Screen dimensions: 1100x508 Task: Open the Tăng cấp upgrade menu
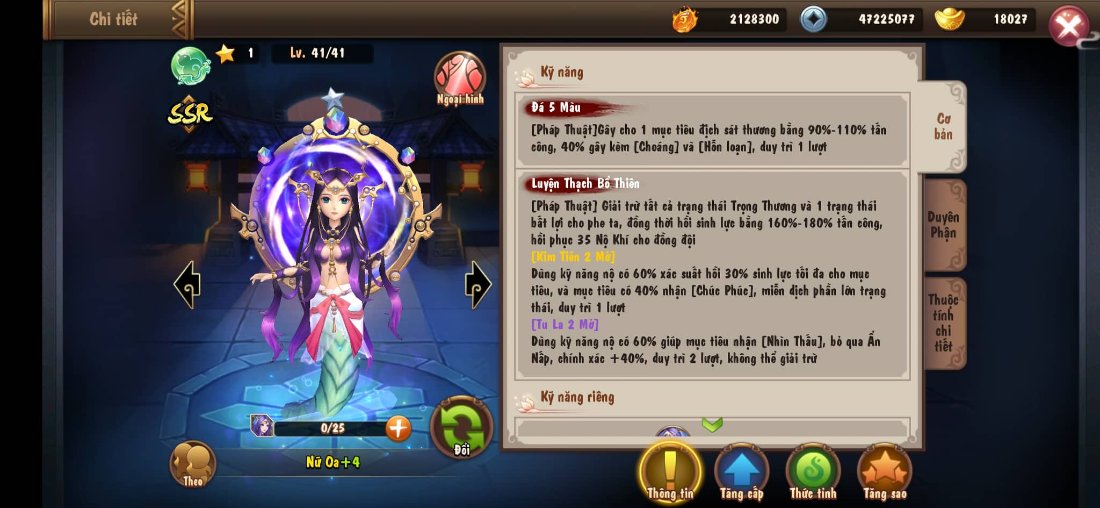tap(741, 470)
